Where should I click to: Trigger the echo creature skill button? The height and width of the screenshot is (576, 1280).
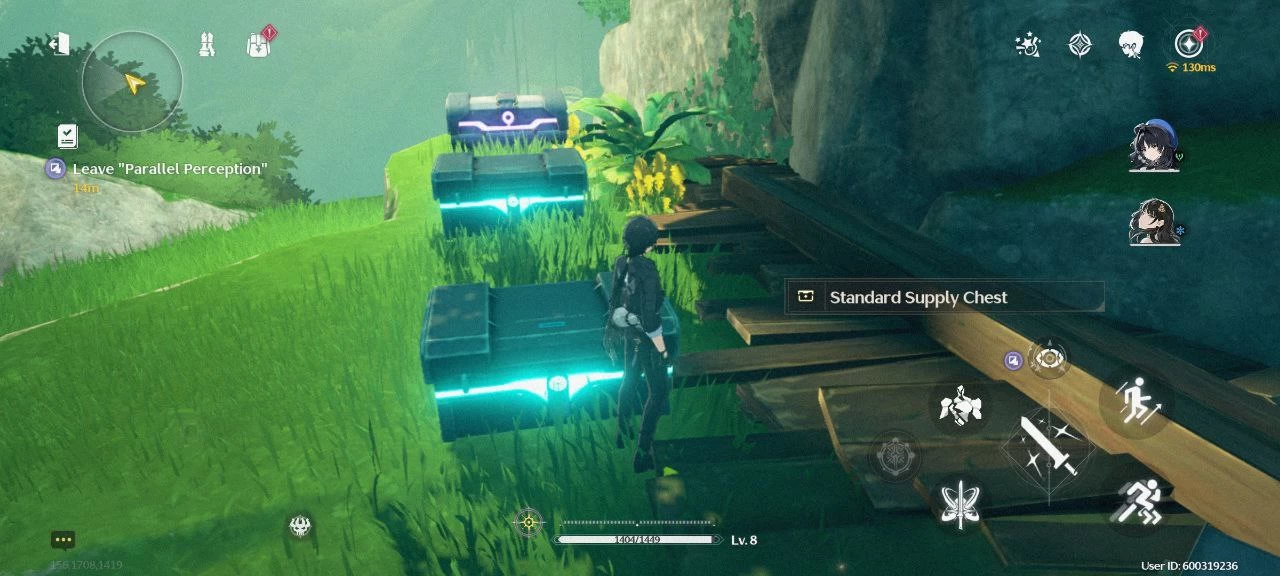point(960,406)
